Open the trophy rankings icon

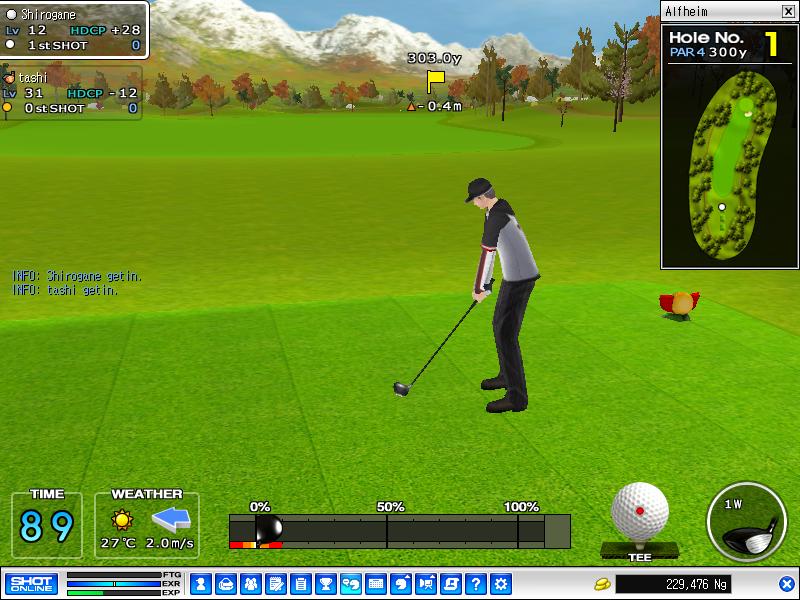coord(325,583)
